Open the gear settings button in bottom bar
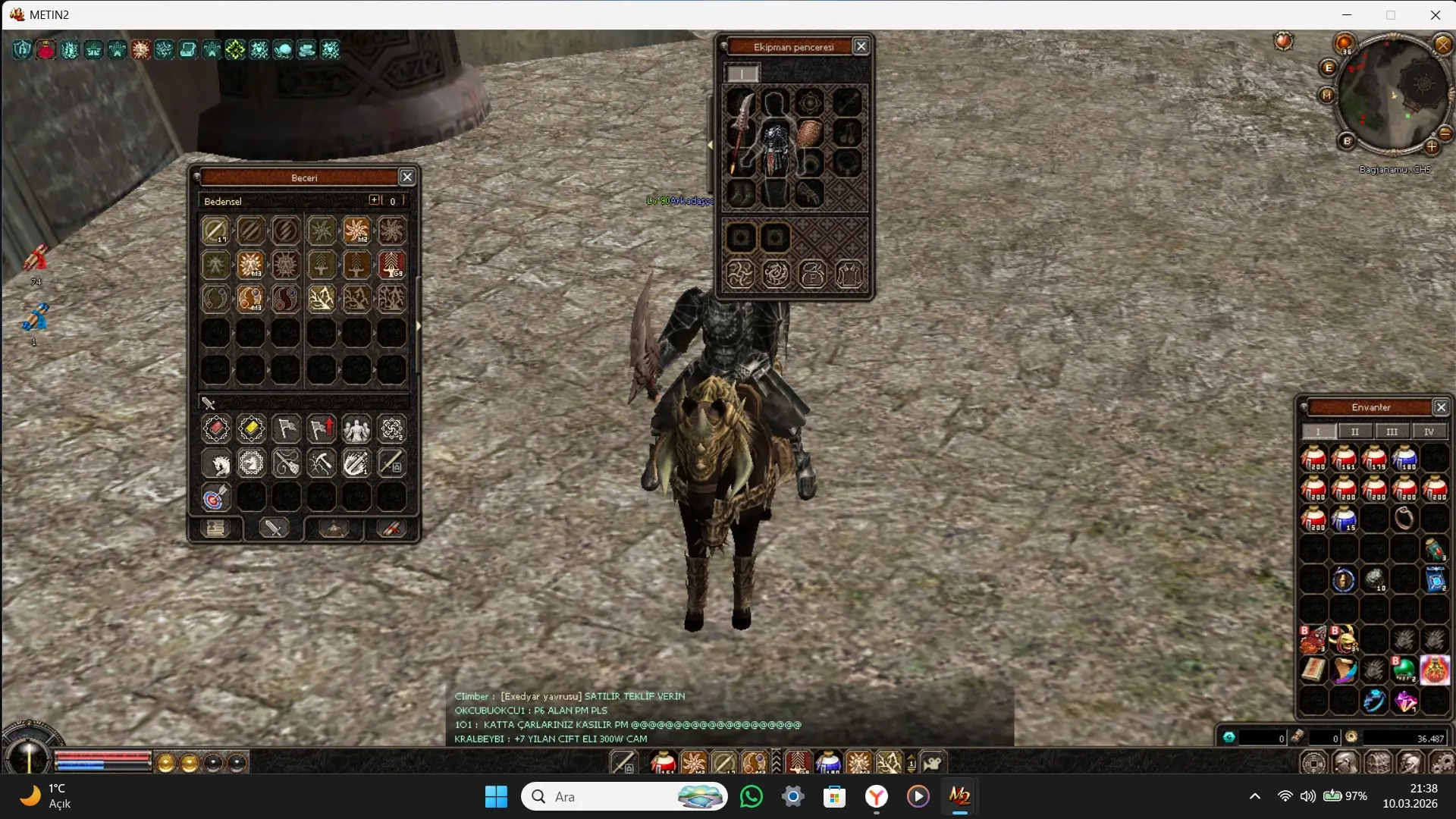The width and height of the screenshot is (1456, 819). (1442, 762)
